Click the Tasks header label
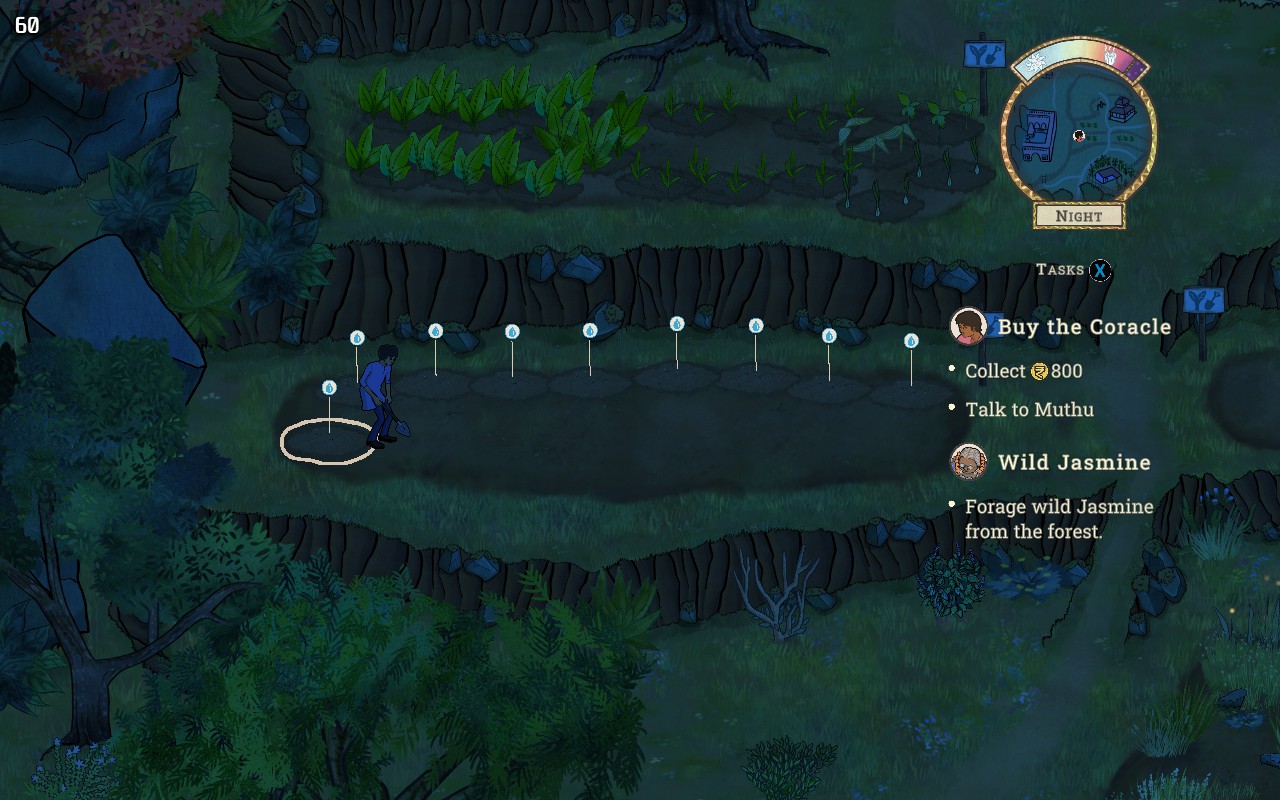Screen dimensions: 1280x800 tap(1059, 270)
